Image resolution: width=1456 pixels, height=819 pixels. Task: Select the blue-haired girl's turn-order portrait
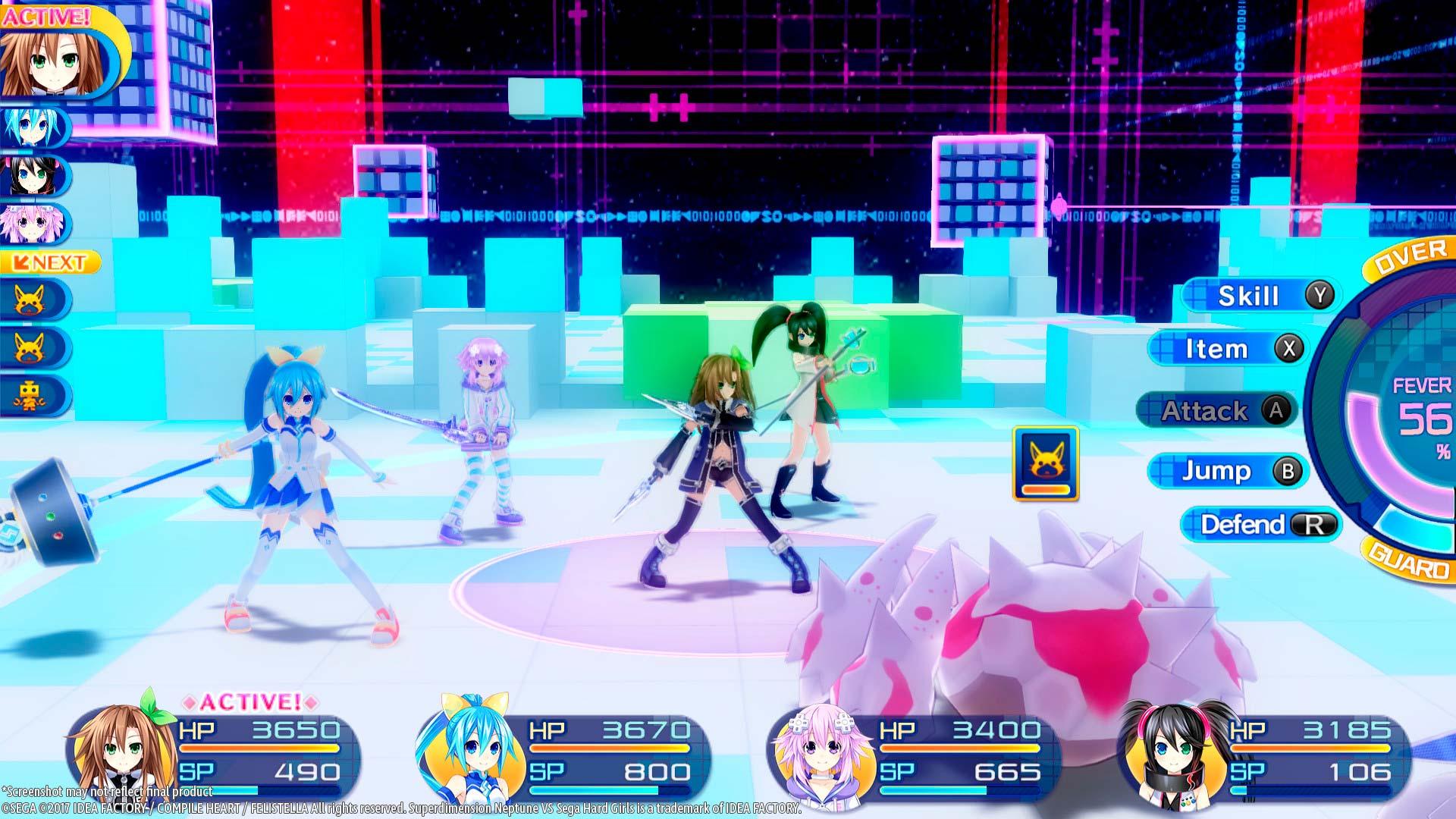pyautogui.click(x=30, y=126)
